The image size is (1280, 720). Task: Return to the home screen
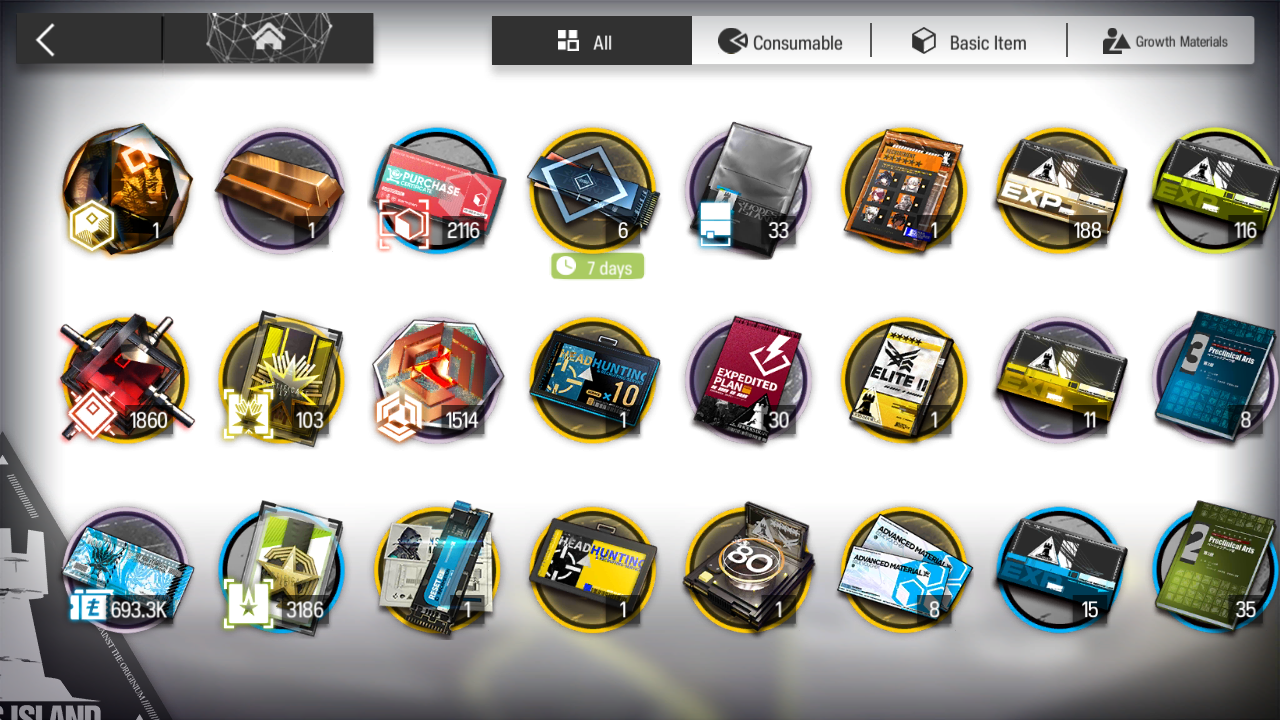point(267,40)
